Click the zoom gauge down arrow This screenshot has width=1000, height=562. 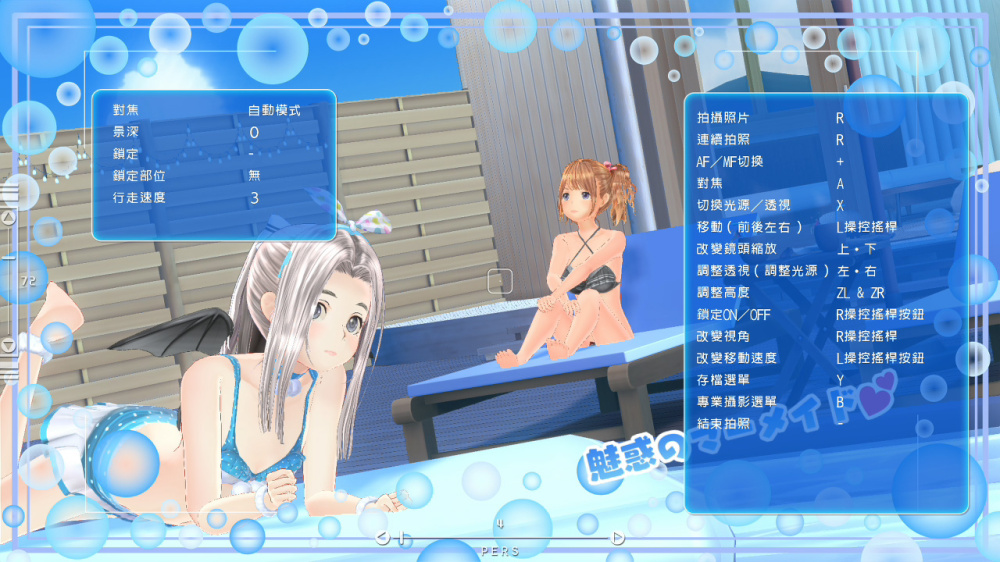(x=9, y=345)
